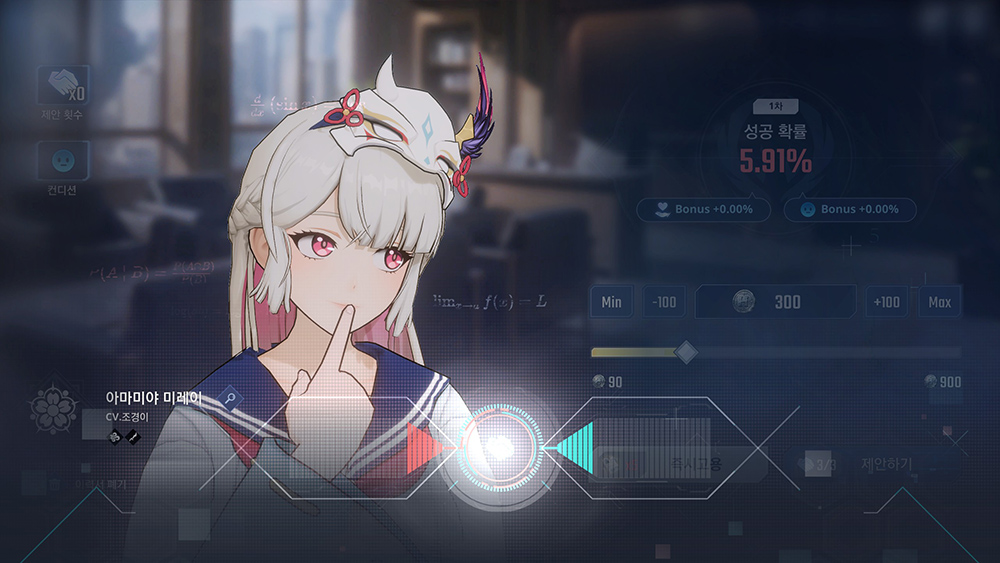The width and height of the screenshot is (1000, 563).
Task: Select the 300 offer amount field
Action: coord(775,302)
